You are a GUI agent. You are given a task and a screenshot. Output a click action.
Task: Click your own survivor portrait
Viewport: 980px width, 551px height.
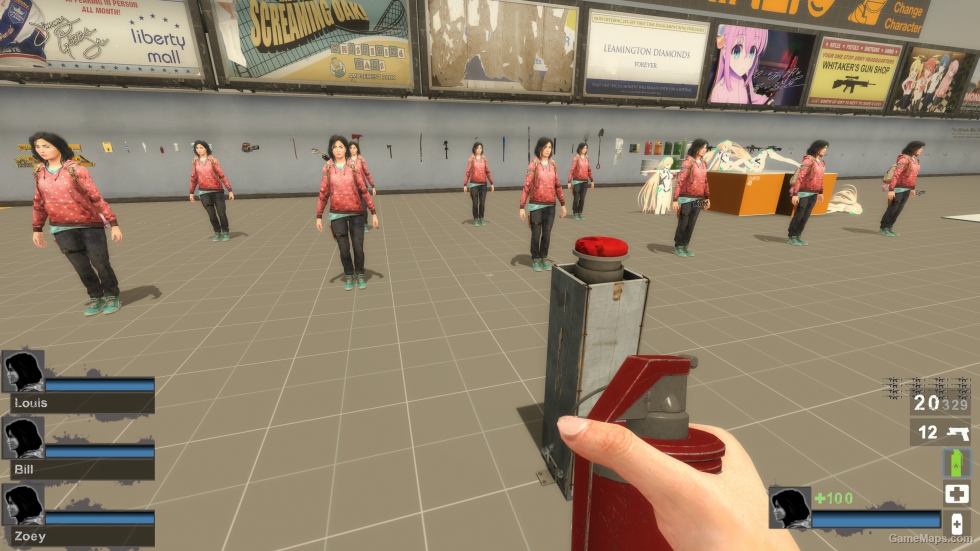(789, 507)
